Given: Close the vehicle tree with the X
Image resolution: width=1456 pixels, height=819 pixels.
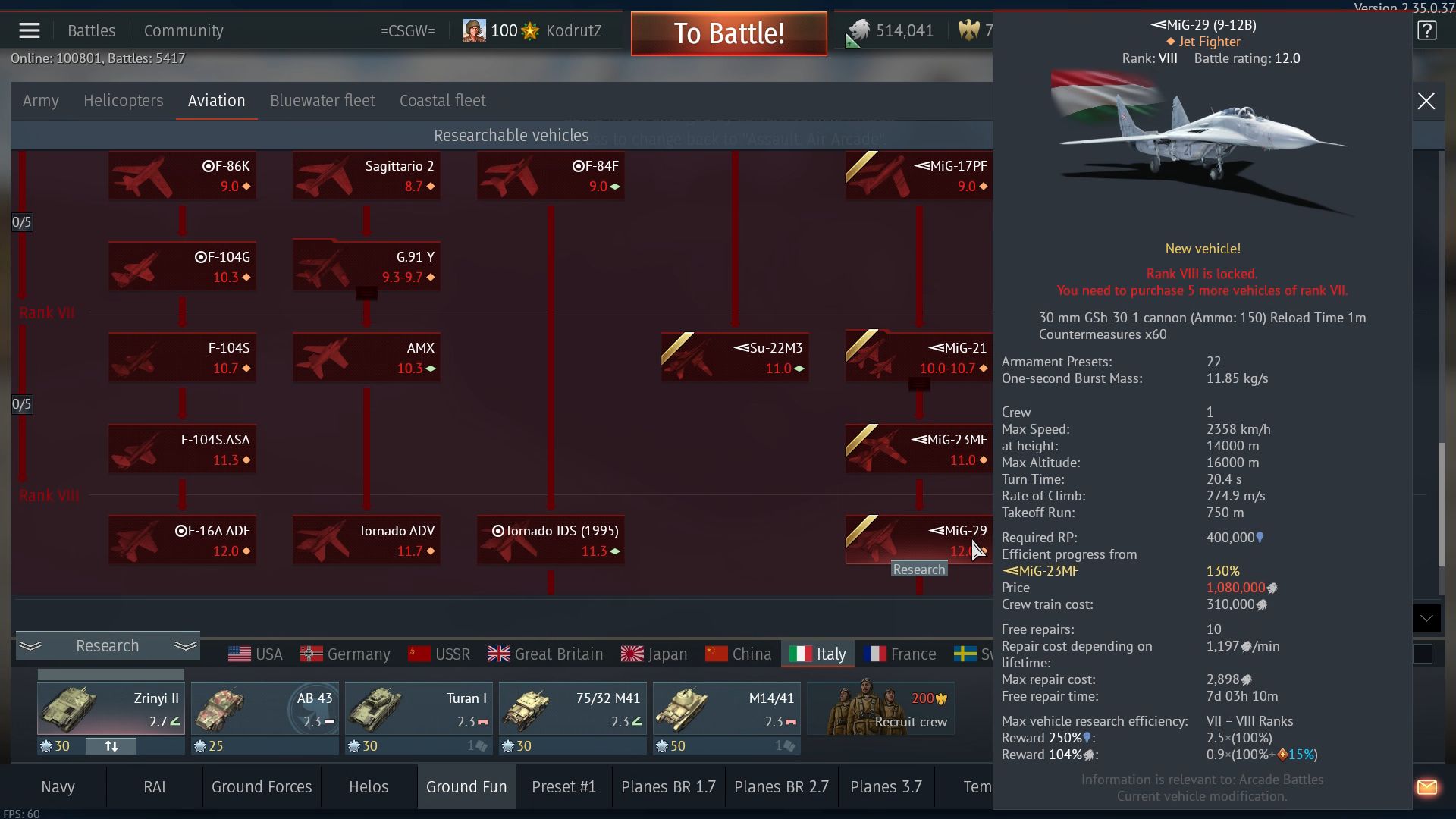Looking at the screenshot, I should tap(1426, 101).
